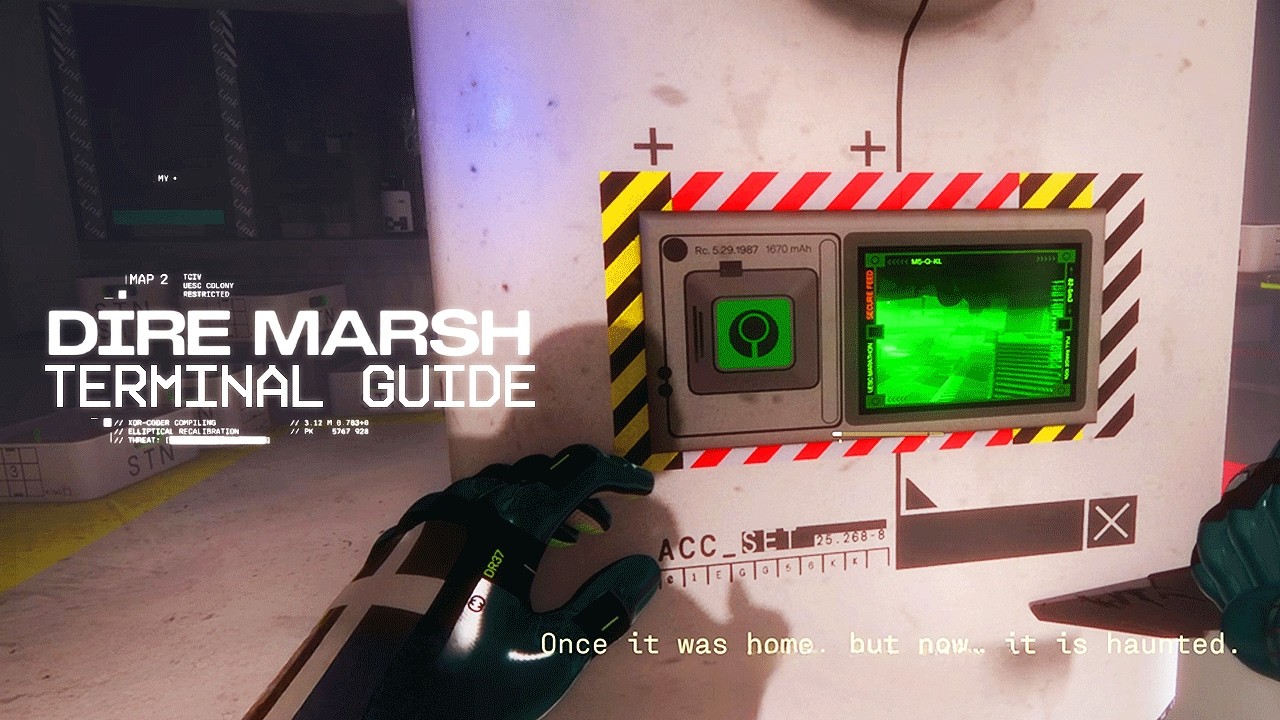Select the M5-O-KL camera feed icon

tap(927, 260)
